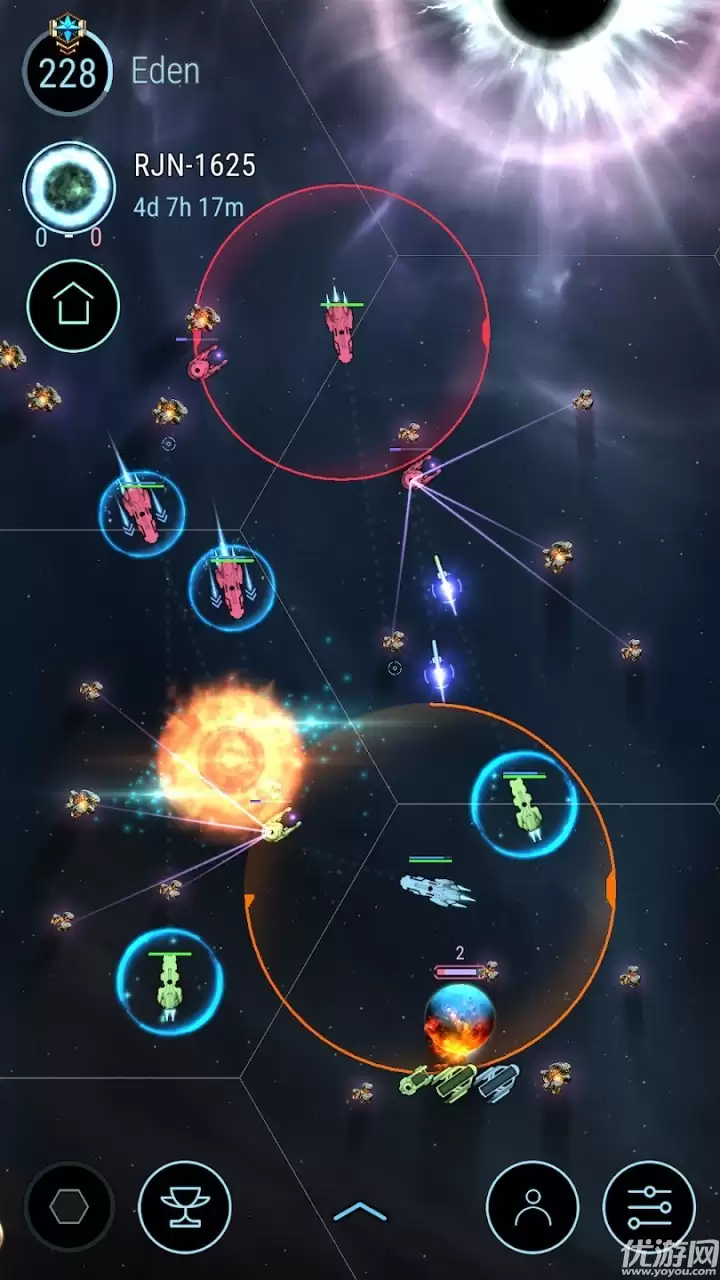Open the sliders settings menu

pos(650,1208)
